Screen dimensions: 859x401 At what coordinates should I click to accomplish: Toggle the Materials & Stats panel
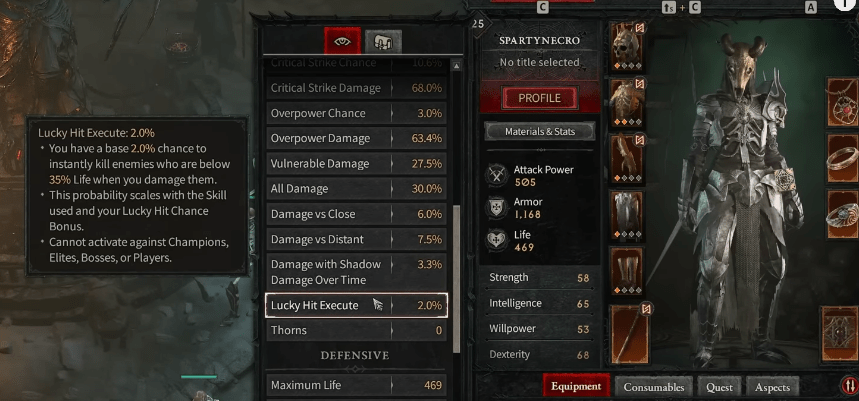coord(540,131)
